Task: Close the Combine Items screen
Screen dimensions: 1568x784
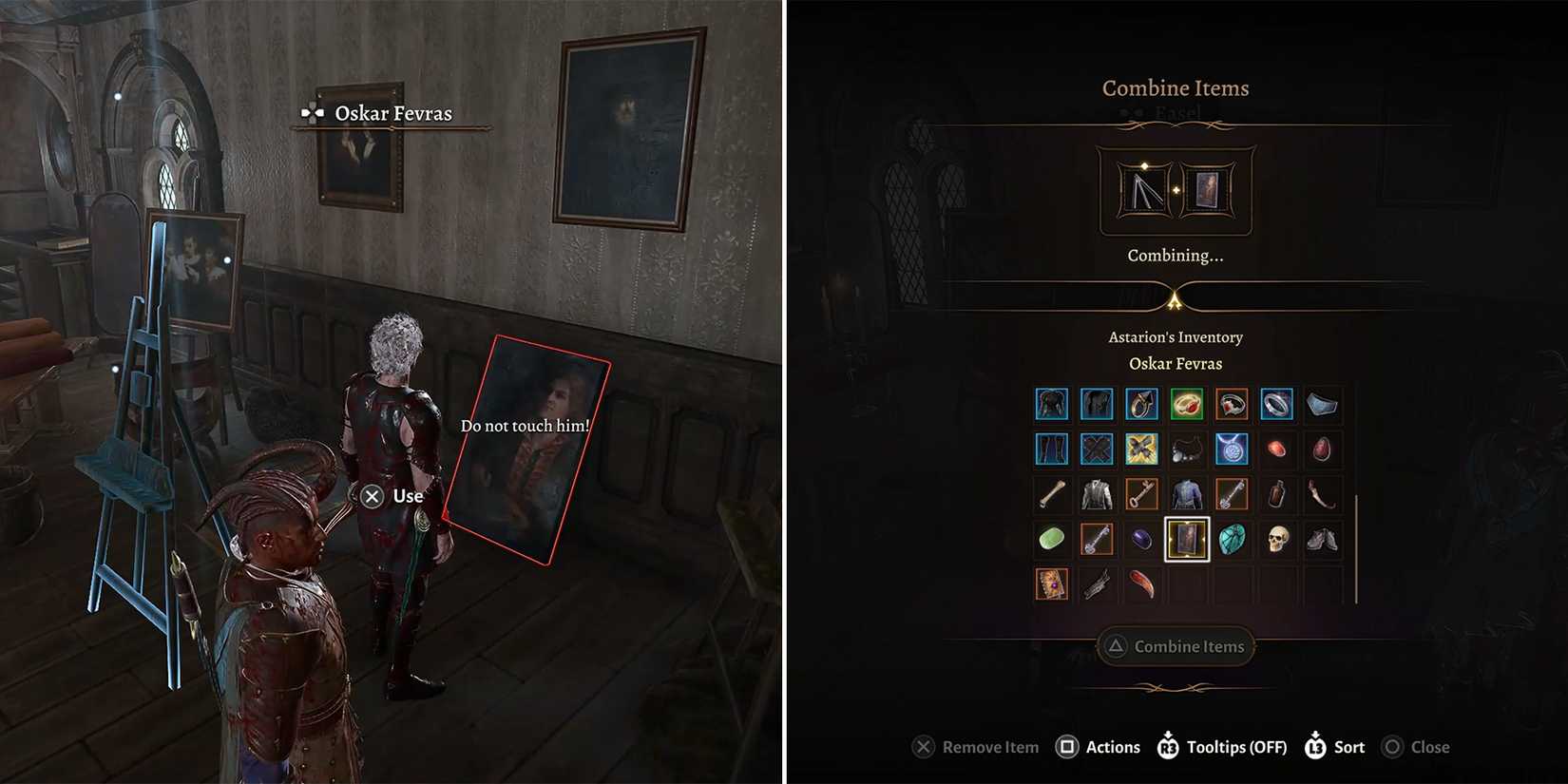Action: (x=1415, y=747)
